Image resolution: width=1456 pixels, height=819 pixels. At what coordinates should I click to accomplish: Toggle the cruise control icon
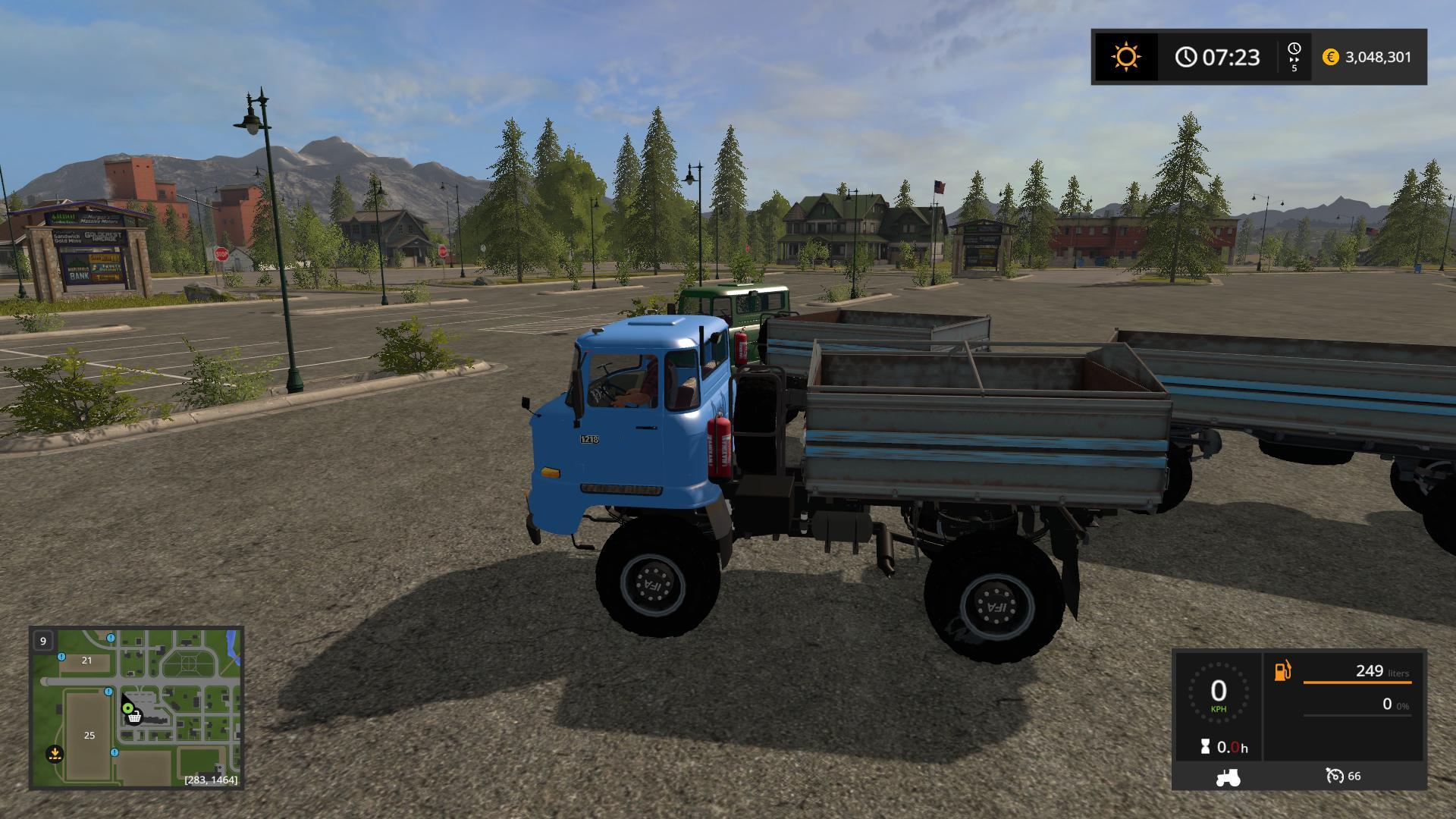1335,776
